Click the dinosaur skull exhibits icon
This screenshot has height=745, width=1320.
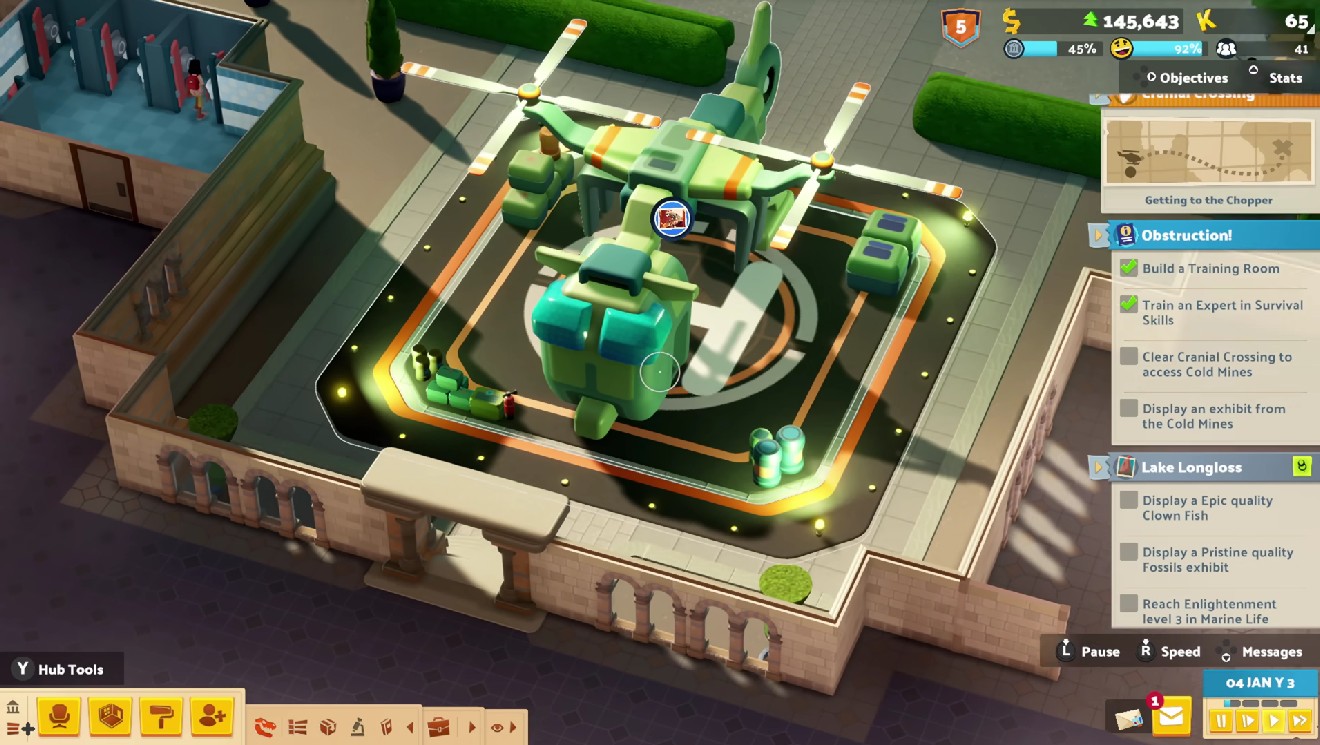(265, 727)
